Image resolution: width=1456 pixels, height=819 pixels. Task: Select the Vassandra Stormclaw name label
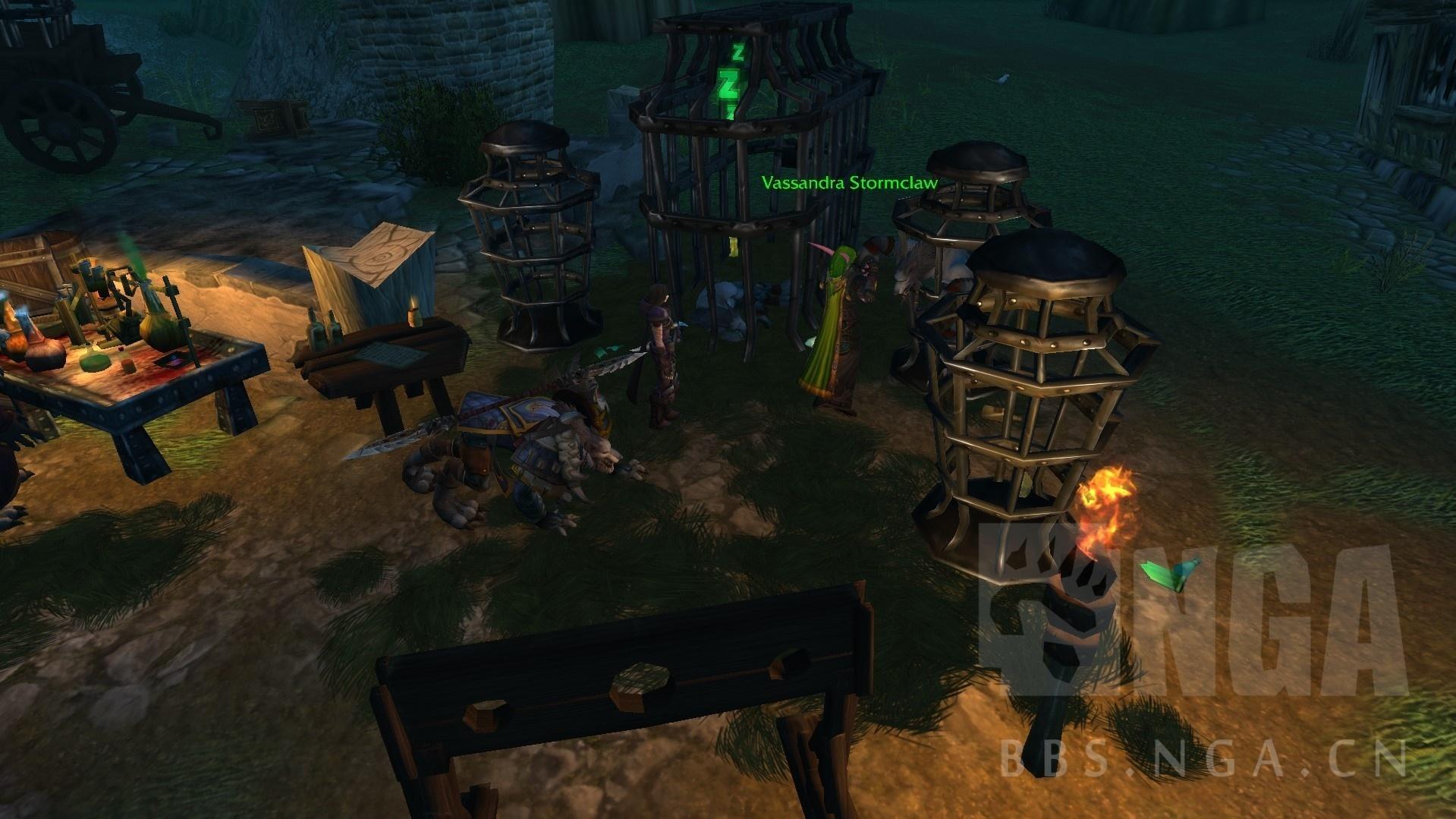coord(849,183)
